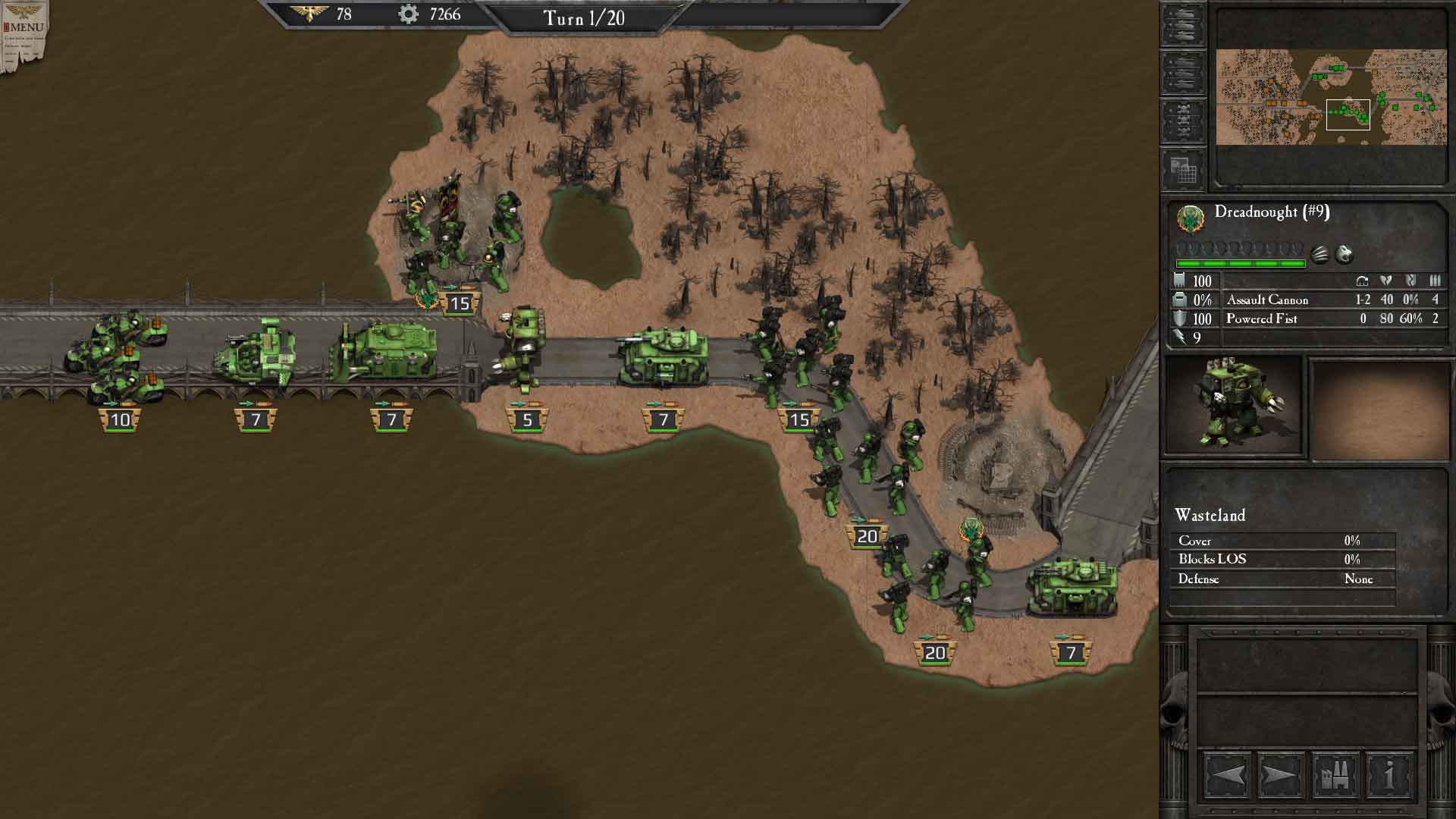Image resolution: width=1456 pixels, height=819 pixels.
Task: Select the Assault Cannon weapon row
Action: point(1267,300)
